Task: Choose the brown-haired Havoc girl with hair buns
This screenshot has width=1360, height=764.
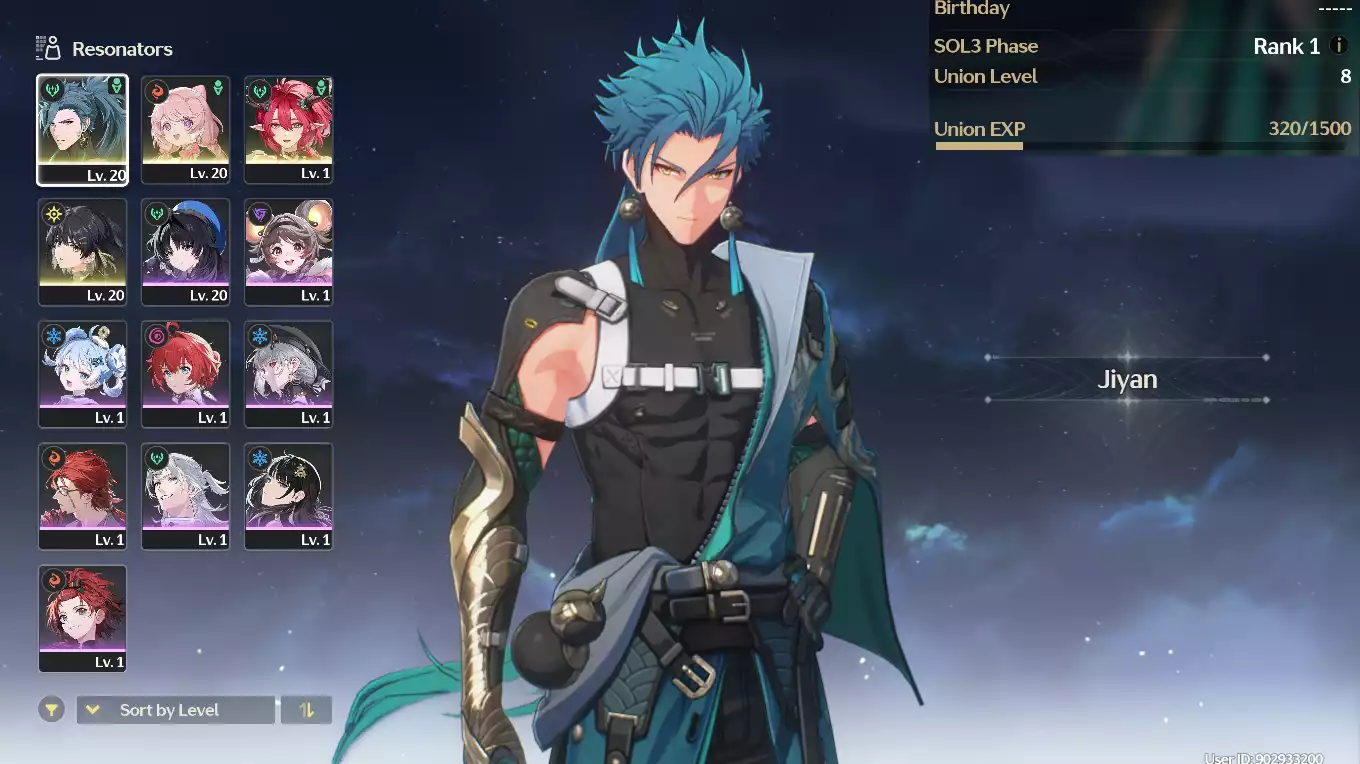Action: pyautogui.click(x=289, y=252)
